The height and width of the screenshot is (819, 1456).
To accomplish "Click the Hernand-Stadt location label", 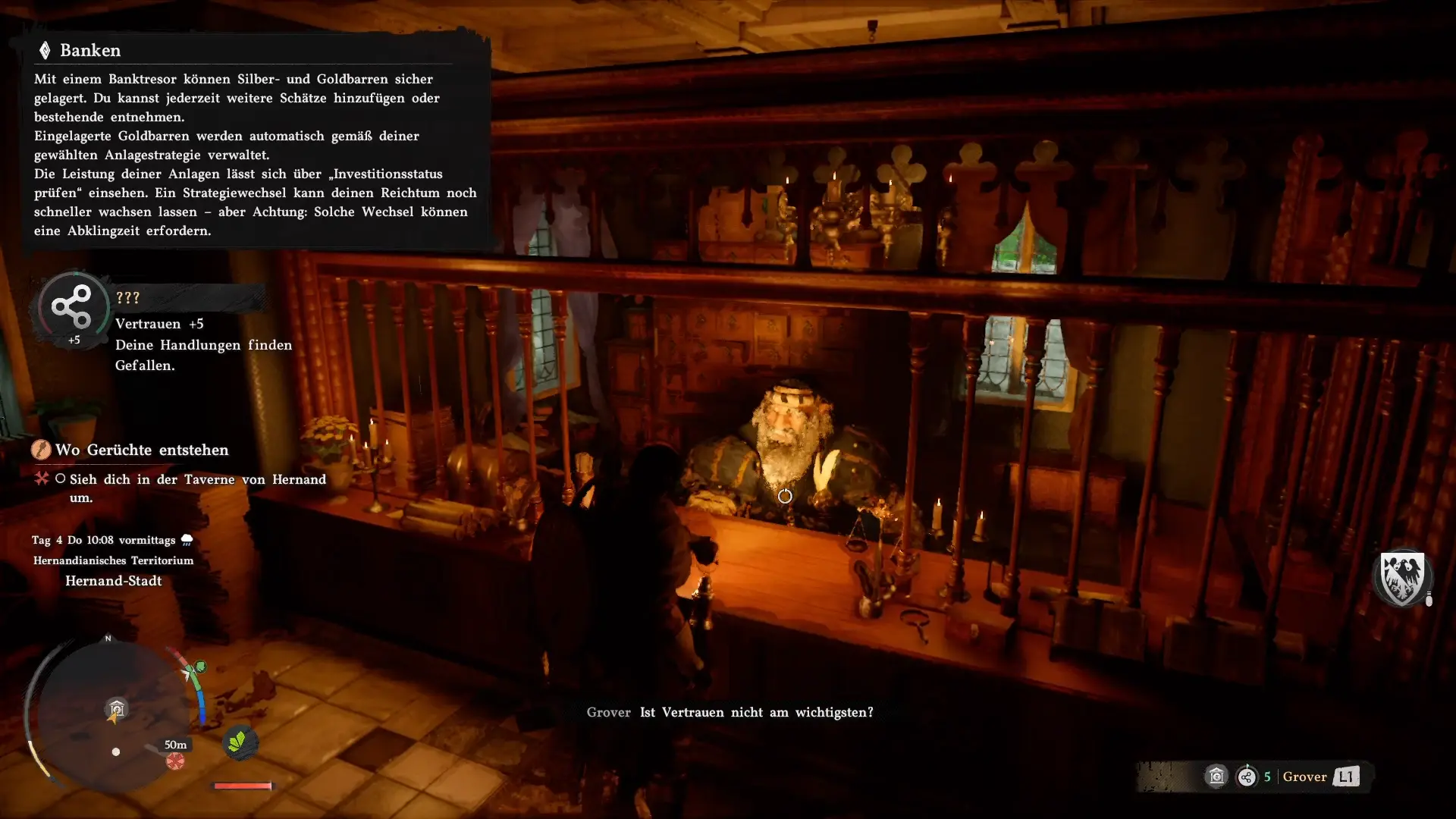I will [x=113, y=581].
